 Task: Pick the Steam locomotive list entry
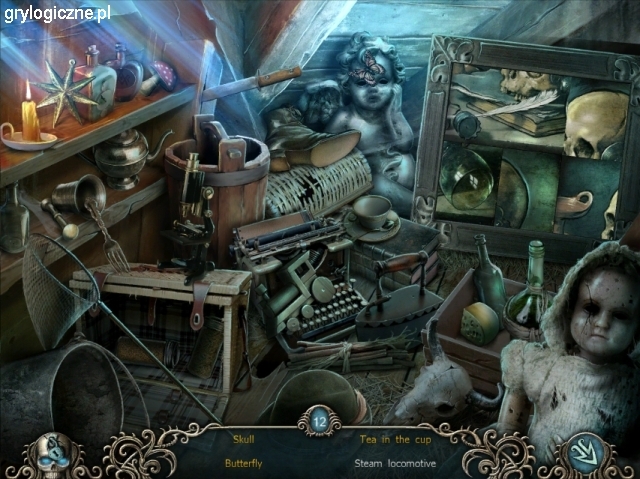394,464
